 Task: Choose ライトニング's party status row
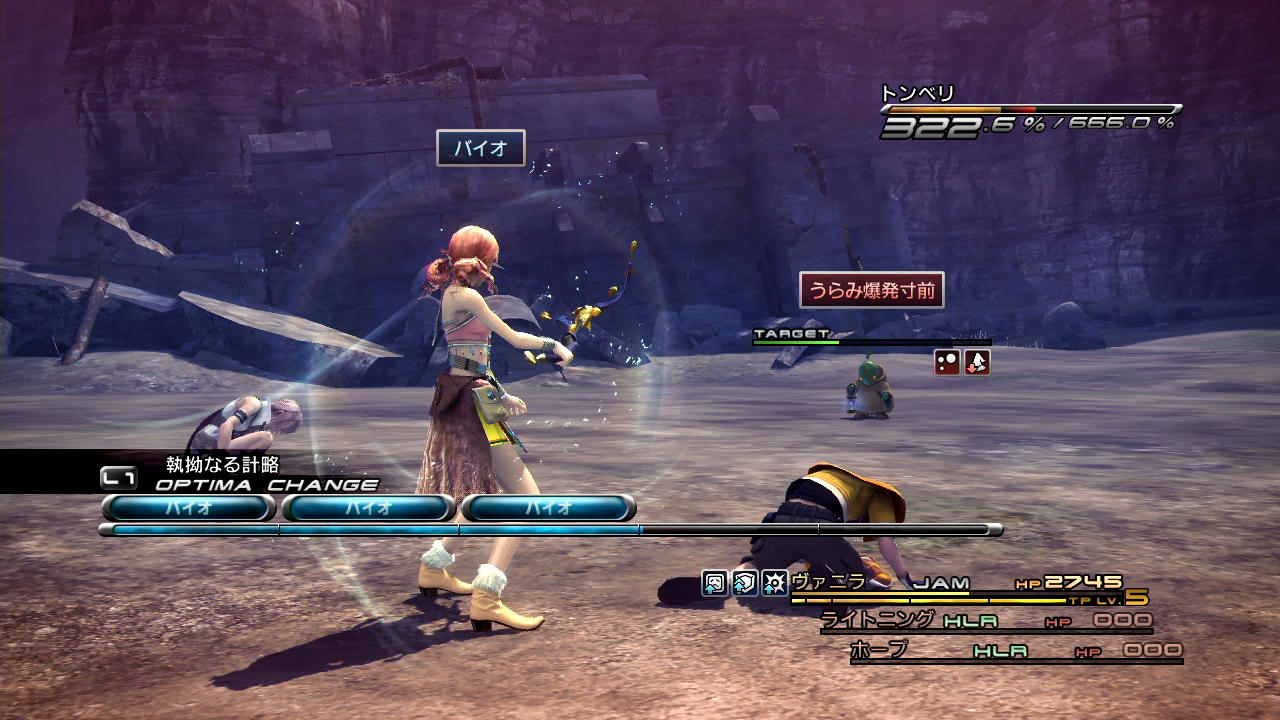985,621
